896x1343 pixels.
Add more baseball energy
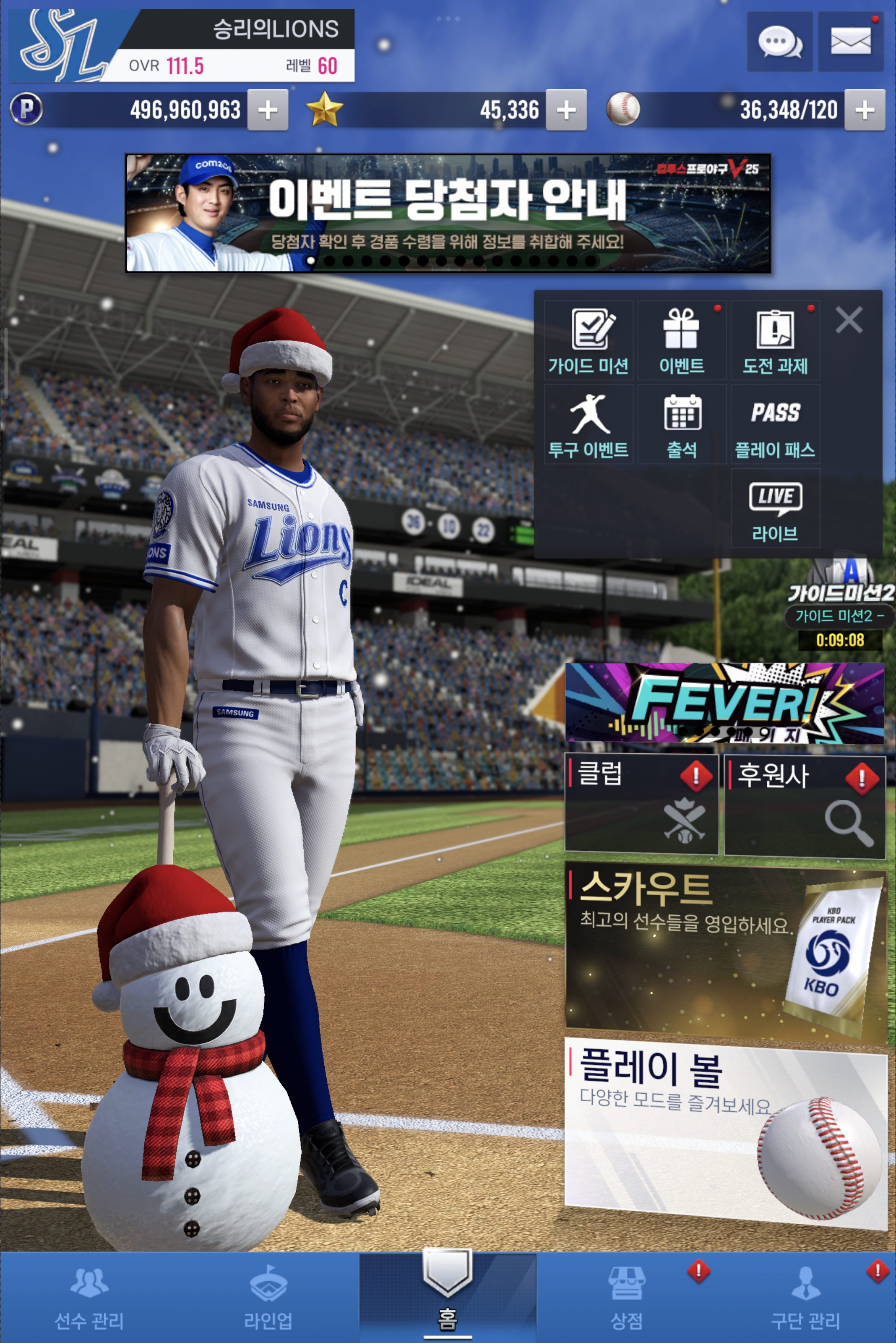pyautogui.click(x=865, y=110)
